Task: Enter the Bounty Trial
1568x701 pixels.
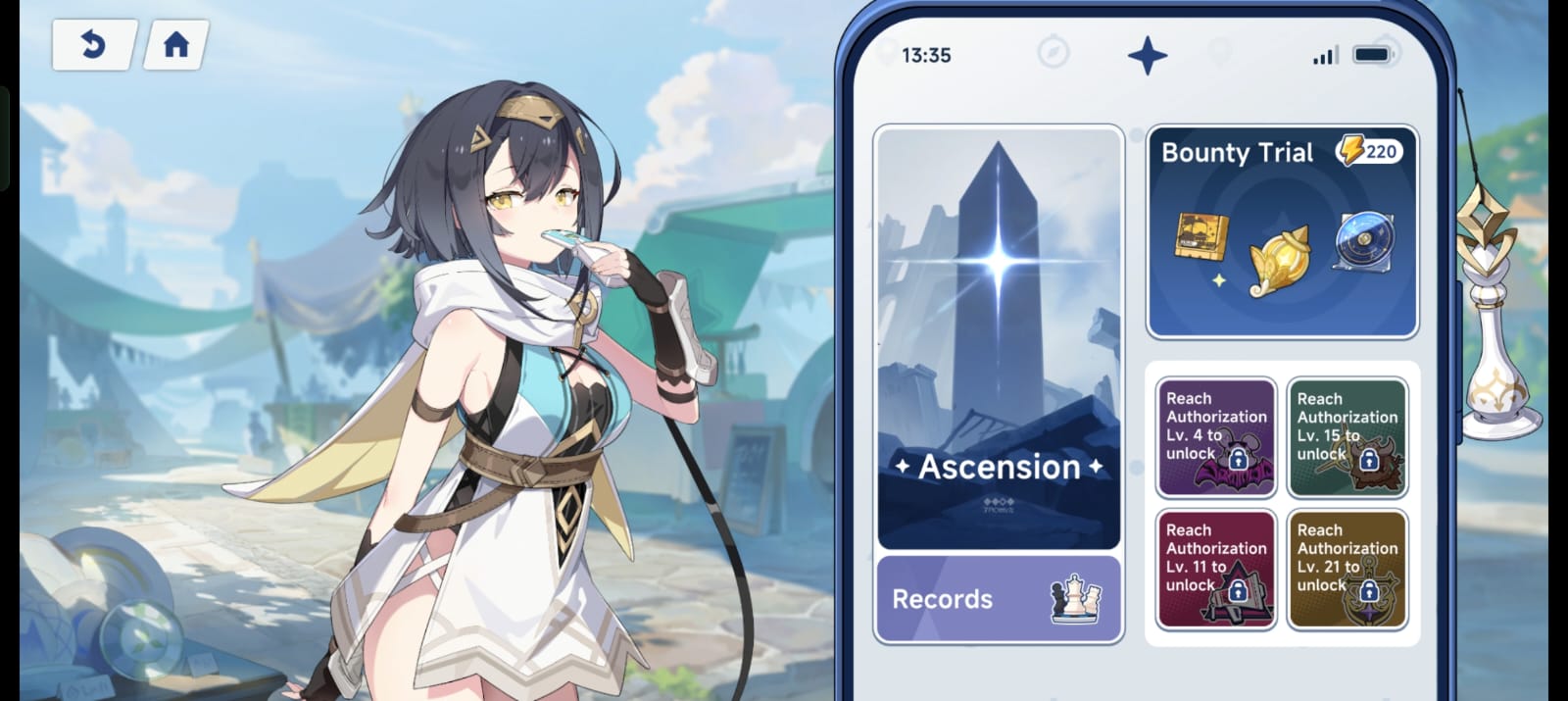Action: pos(1282,233)
